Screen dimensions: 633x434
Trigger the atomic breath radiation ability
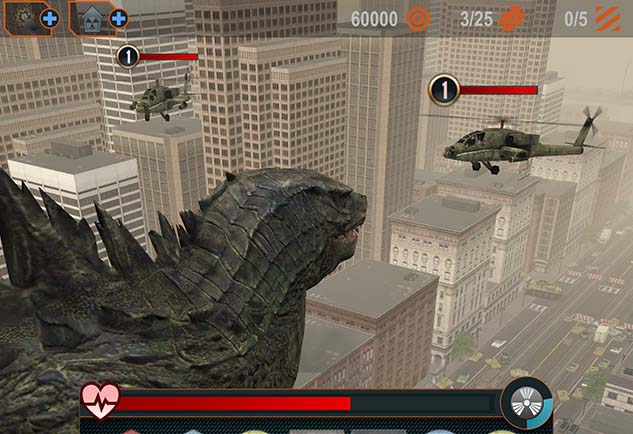click(526, 403)
